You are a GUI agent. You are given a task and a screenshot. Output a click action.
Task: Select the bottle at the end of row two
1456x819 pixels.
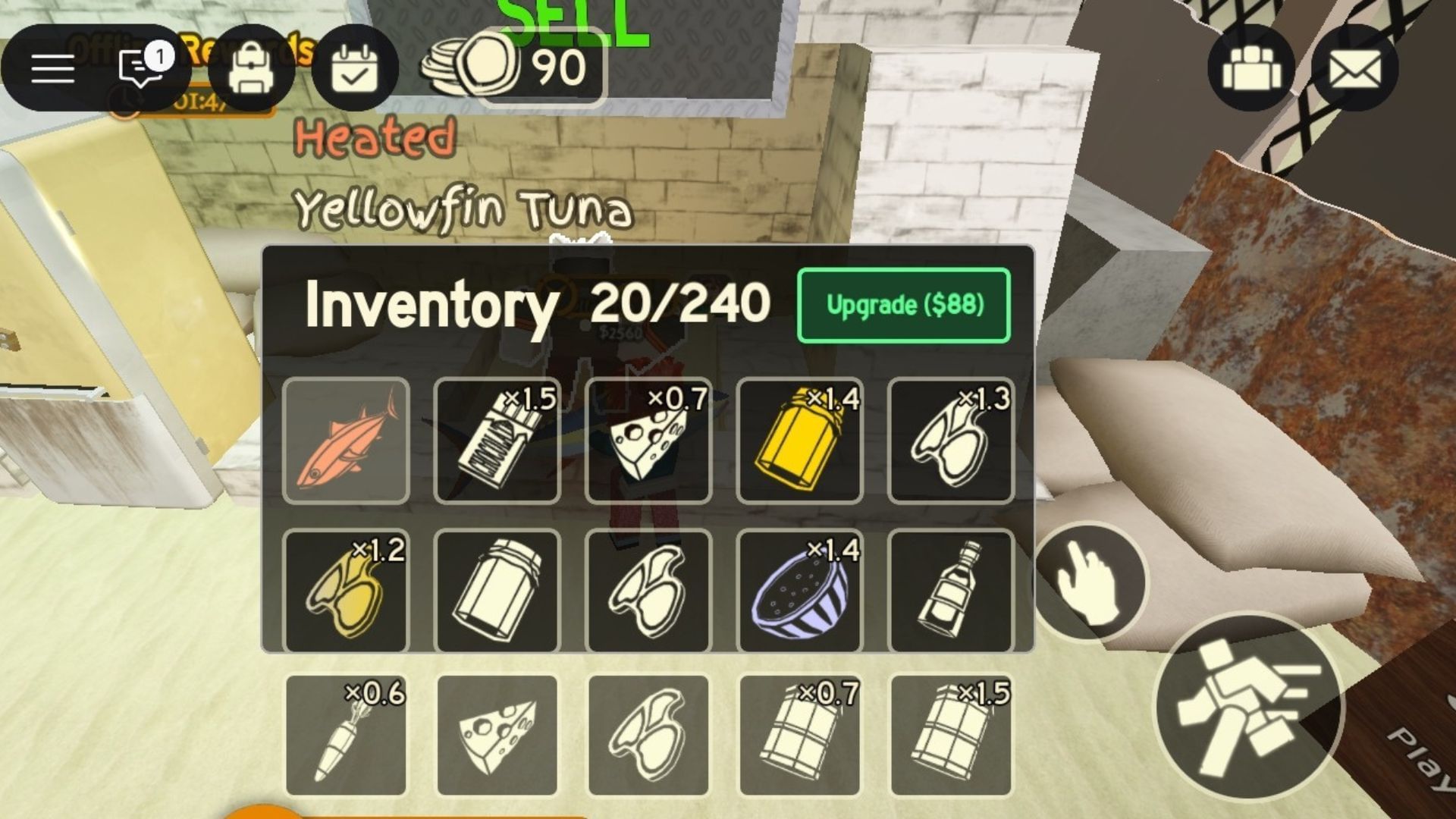pyautogui.click(x=952, y=591)
